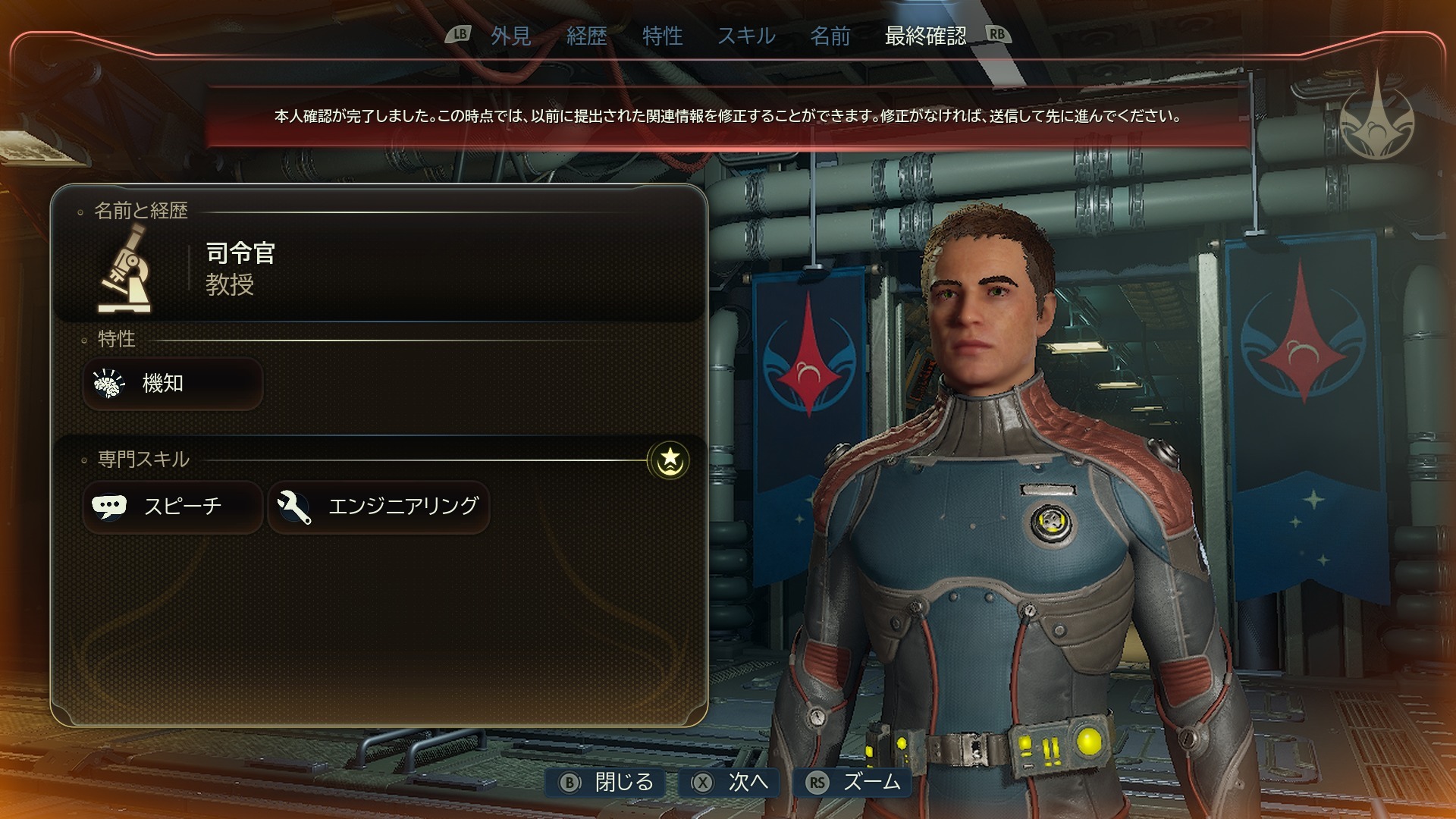Select the 特性 tab
Screen dimensions: 1456x819
click(x=662, y=36)
